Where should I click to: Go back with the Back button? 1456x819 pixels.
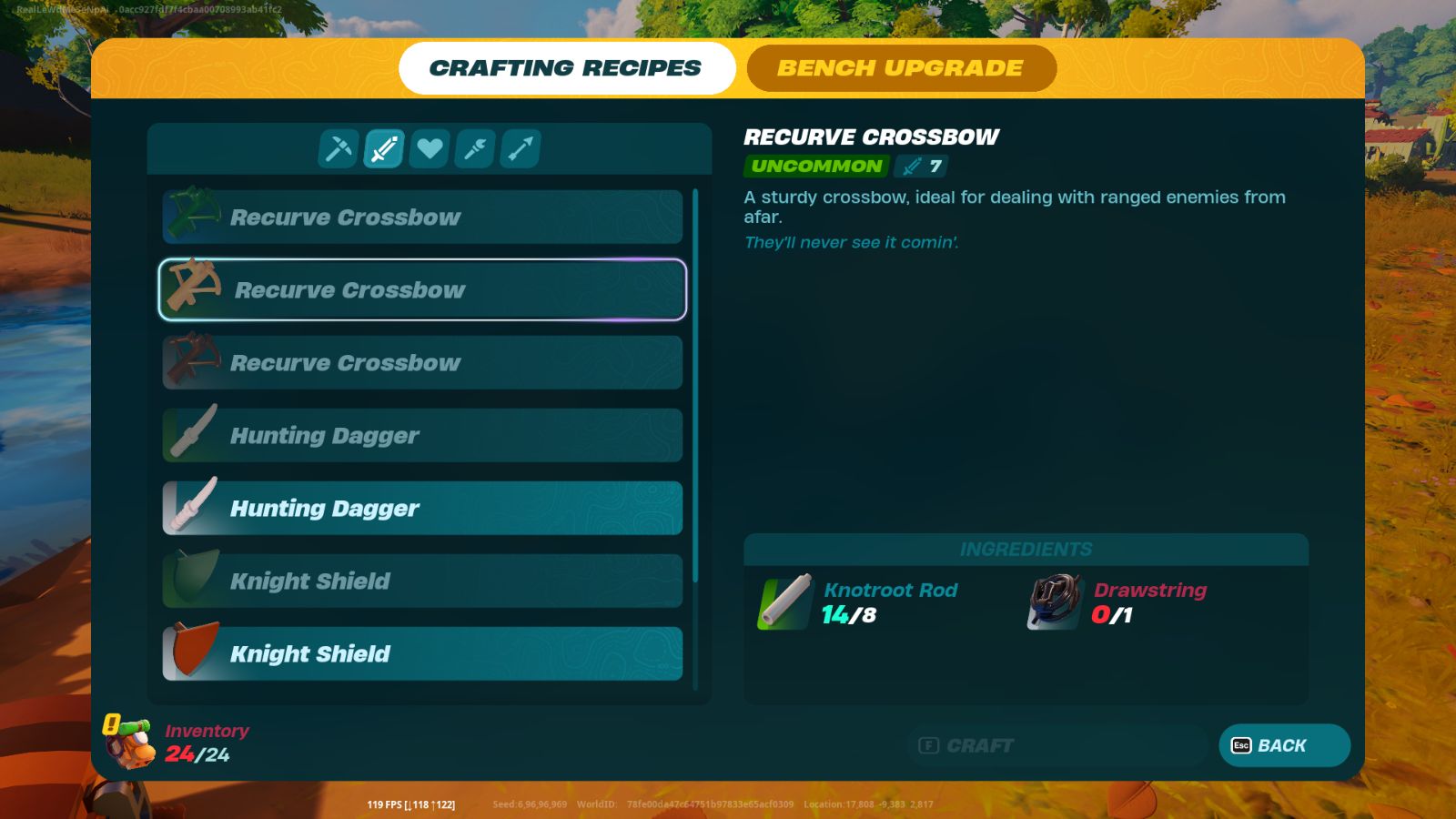click(x=1284, y=746)
